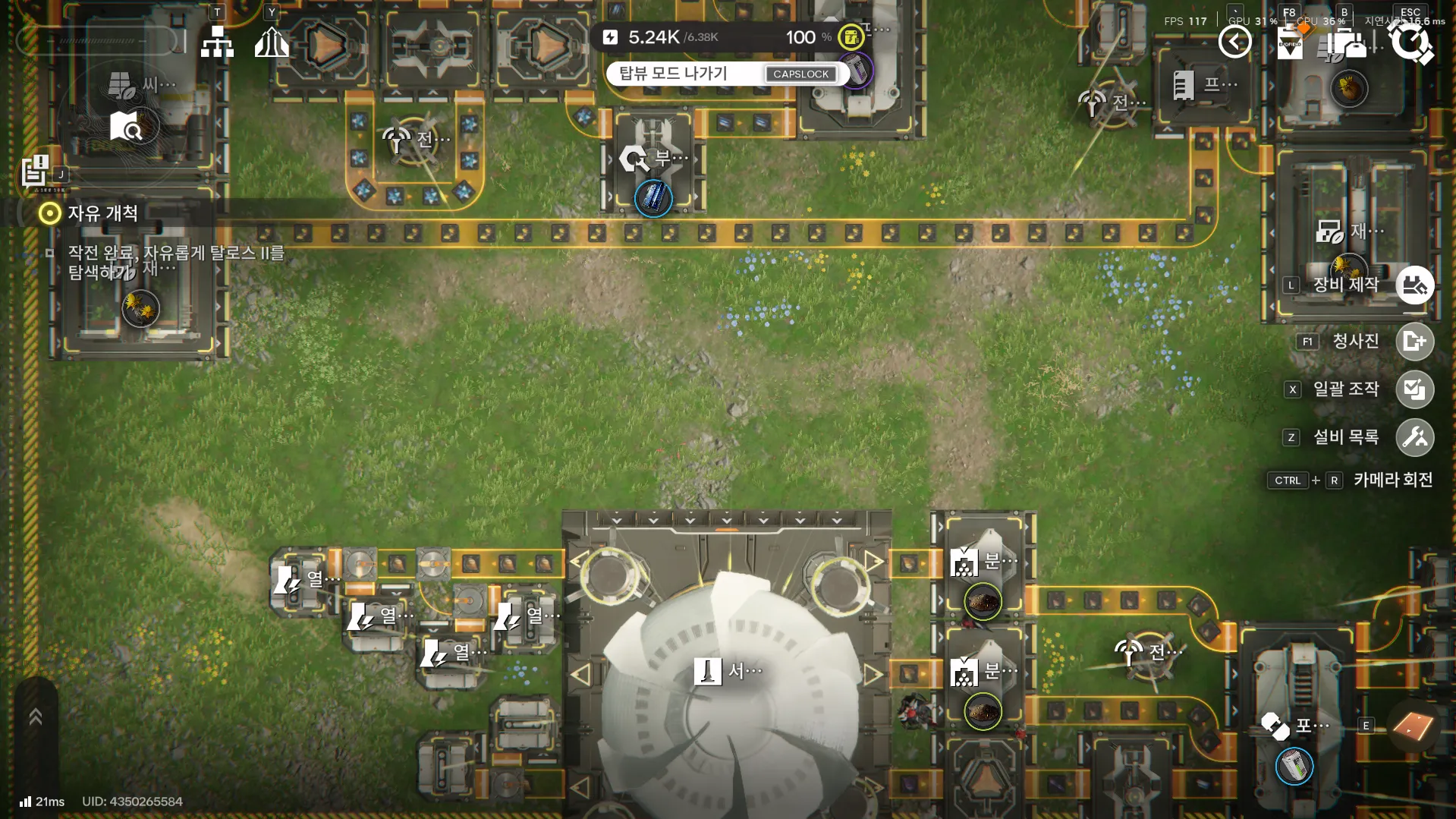The width and height of the screenshot is (1456, 819).
Task: Expand the double-chevron panel at bottom left
Action: pos(35,717)
